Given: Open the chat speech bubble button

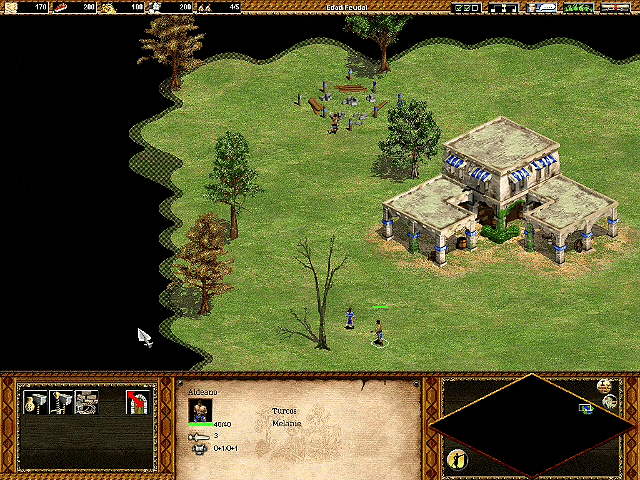Looking at the screenshot, I should tap(545, 7).
